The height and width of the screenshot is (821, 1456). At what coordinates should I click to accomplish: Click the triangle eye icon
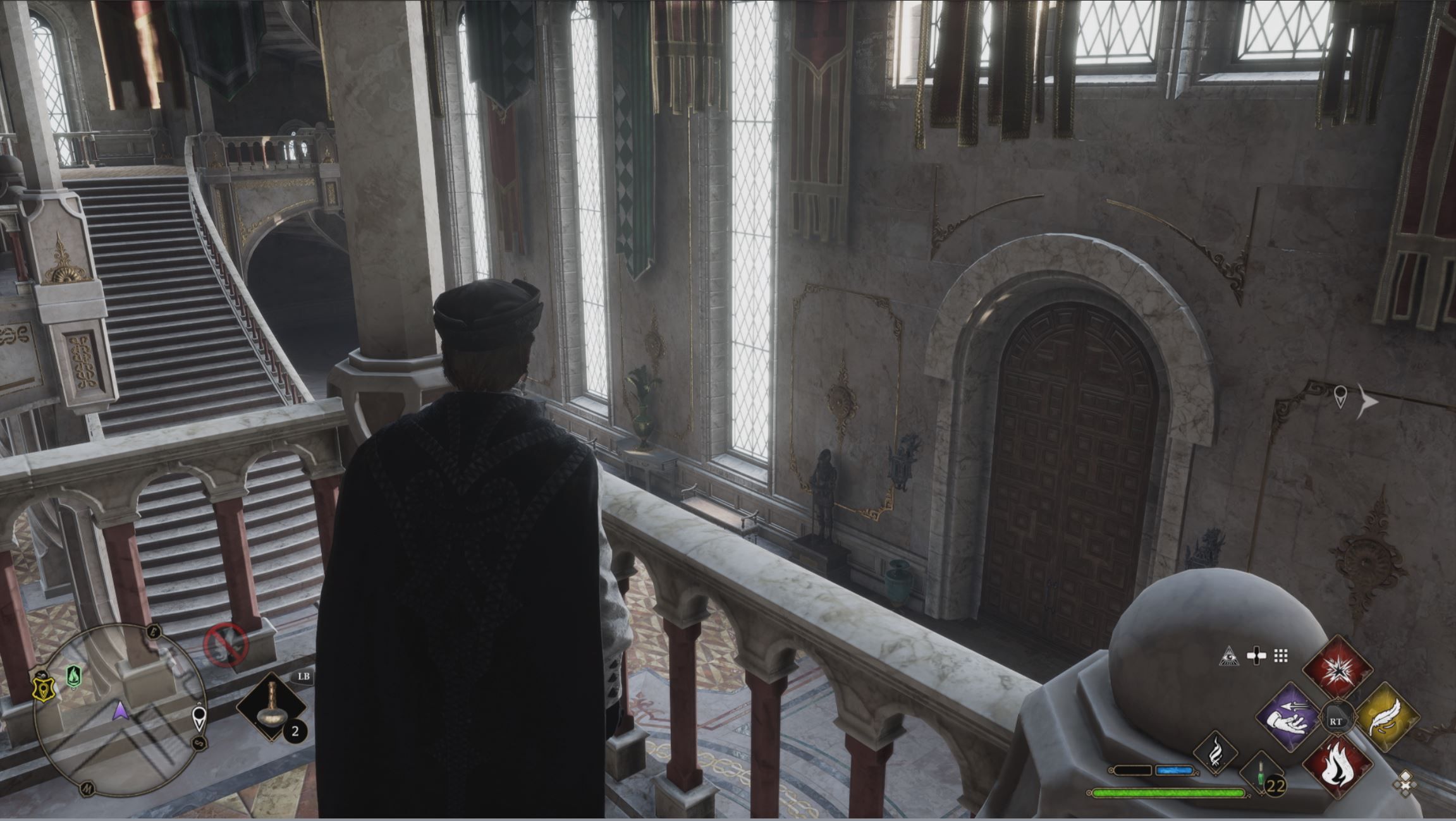pos(1229,657)
